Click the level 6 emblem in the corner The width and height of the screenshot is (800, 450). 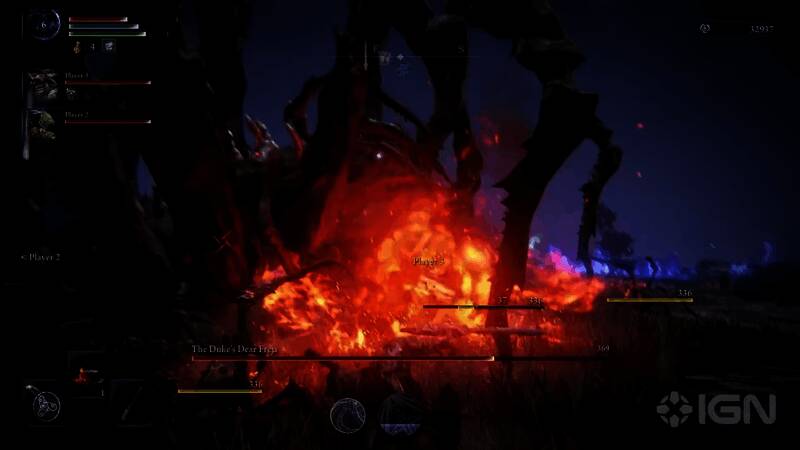[44, 25]
